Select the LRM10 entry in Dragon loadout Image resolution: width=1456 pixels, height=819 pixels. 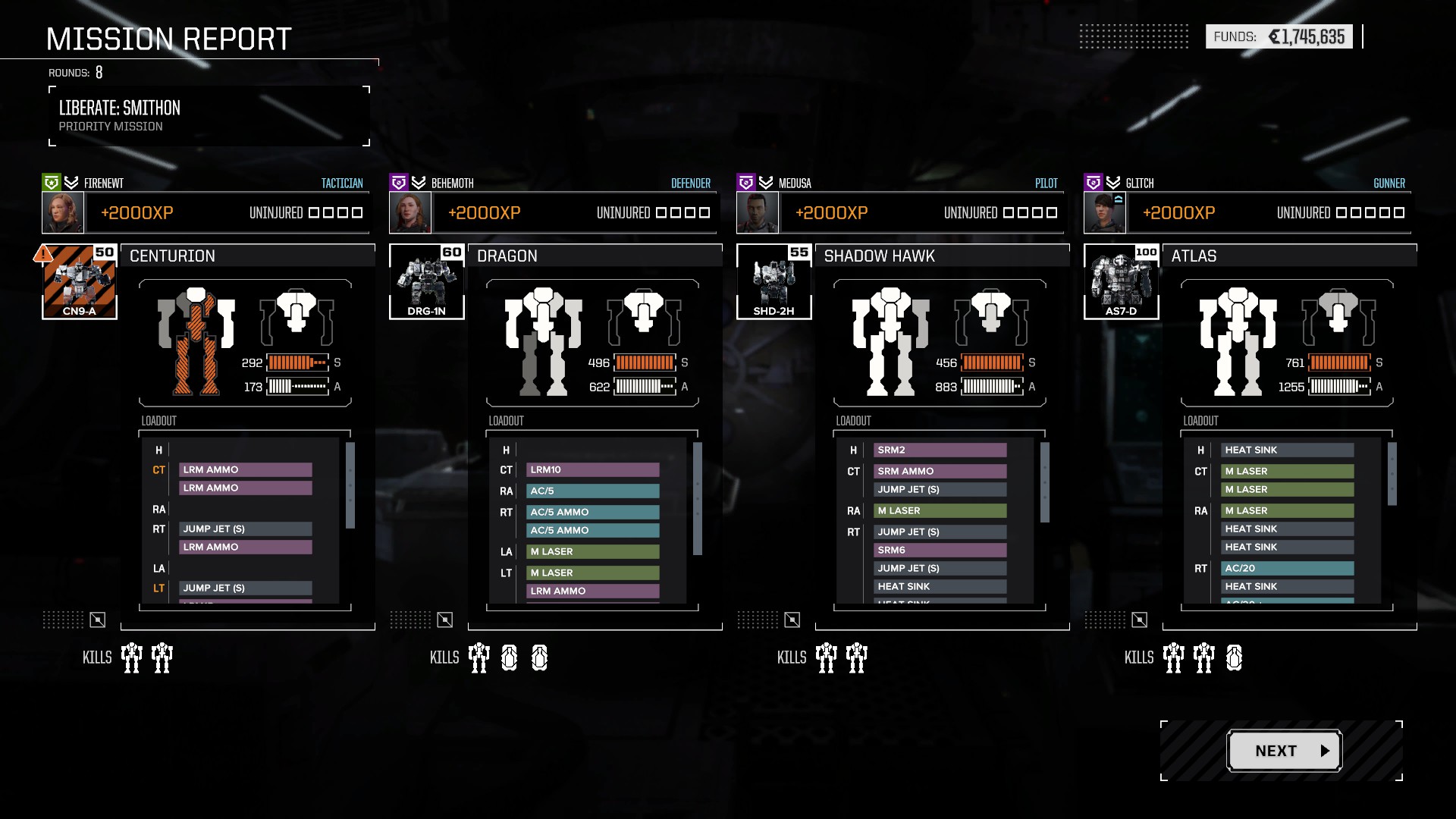coord(593,470)
